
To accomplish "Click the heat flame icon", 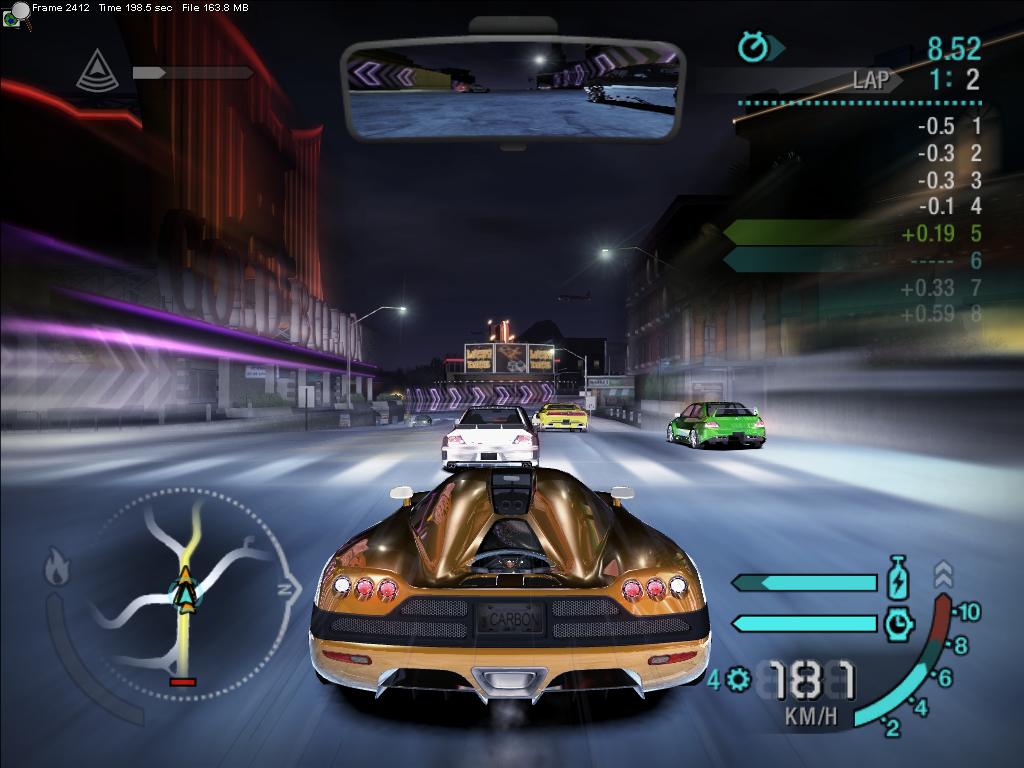I will click(x=57, y=570).
